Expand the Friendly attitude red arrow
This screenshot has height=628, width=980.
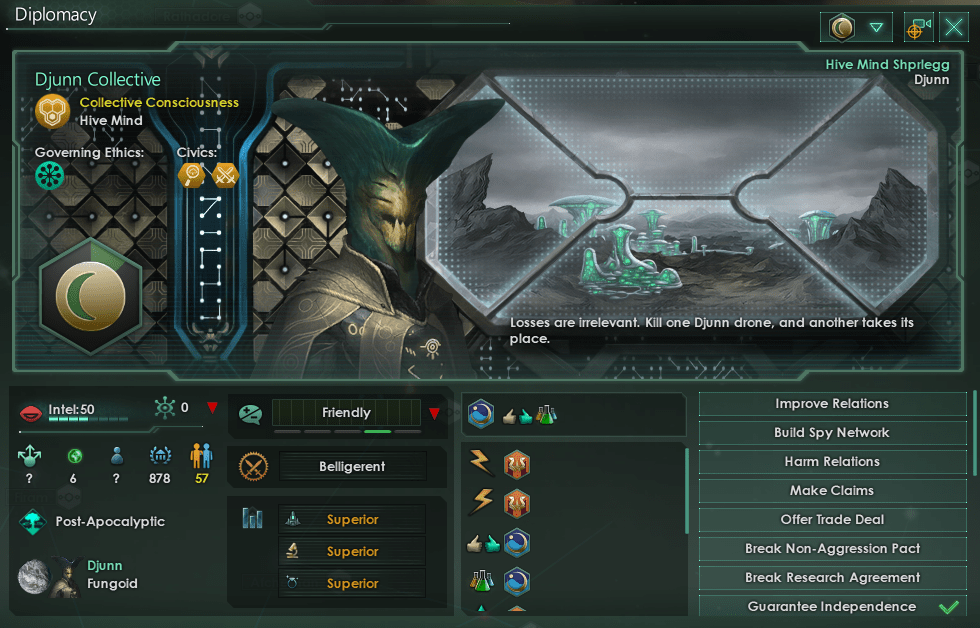pyautogui.click(x=434, y=413)
